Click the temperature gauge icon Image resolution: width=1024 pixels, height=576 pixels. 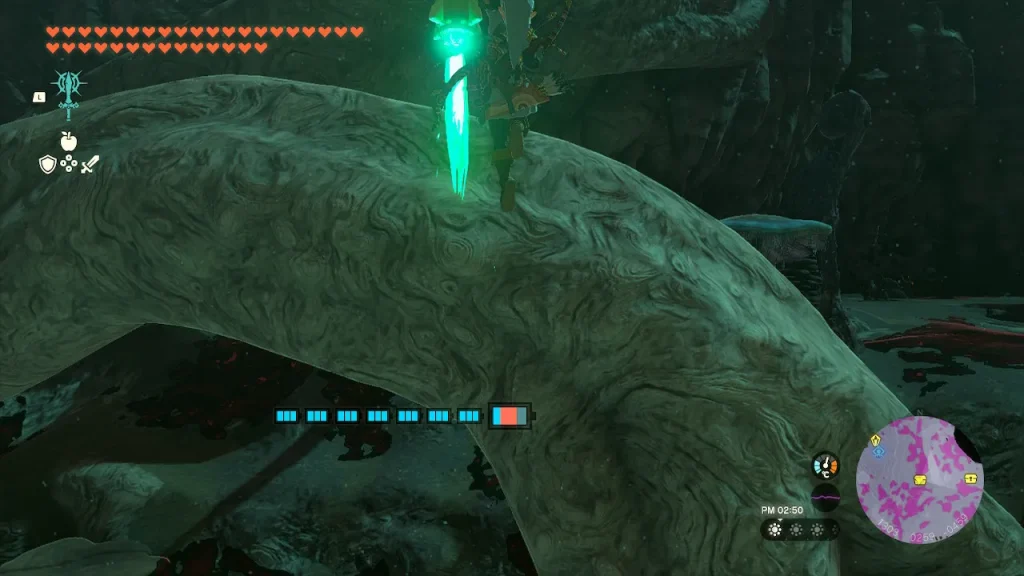click(825, 465)
